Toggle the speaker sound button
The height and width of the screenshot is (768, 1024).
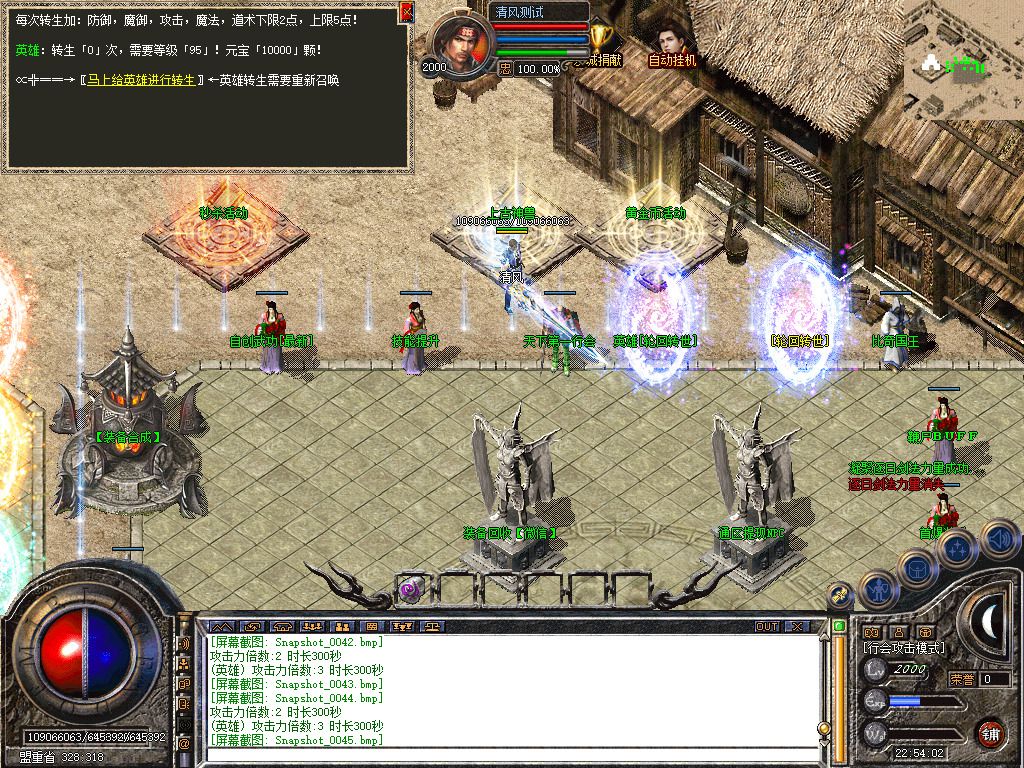(999, 541)
